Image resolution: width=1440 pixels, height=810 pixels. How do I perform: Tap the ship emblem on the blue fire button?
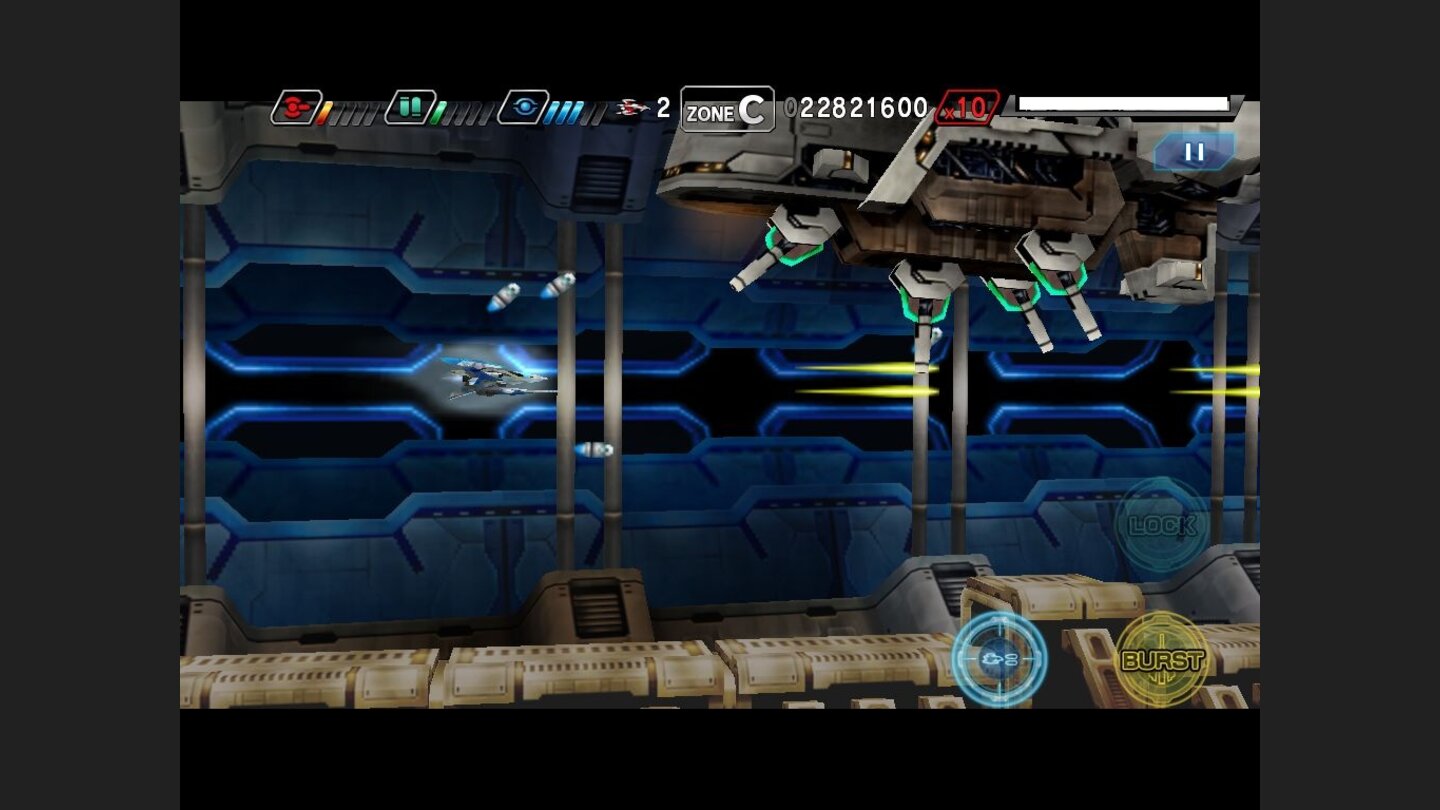pyautogui.click(x=993, y=660)
